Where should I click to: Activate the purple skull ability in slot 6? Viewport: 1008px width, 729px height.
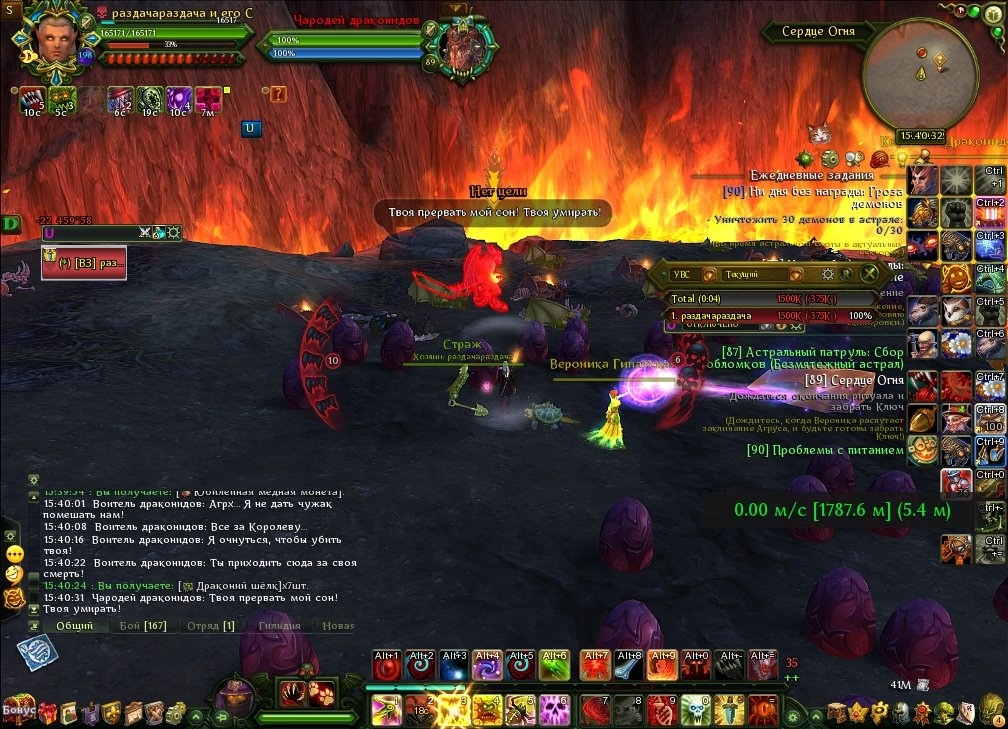tap(555, 709)
